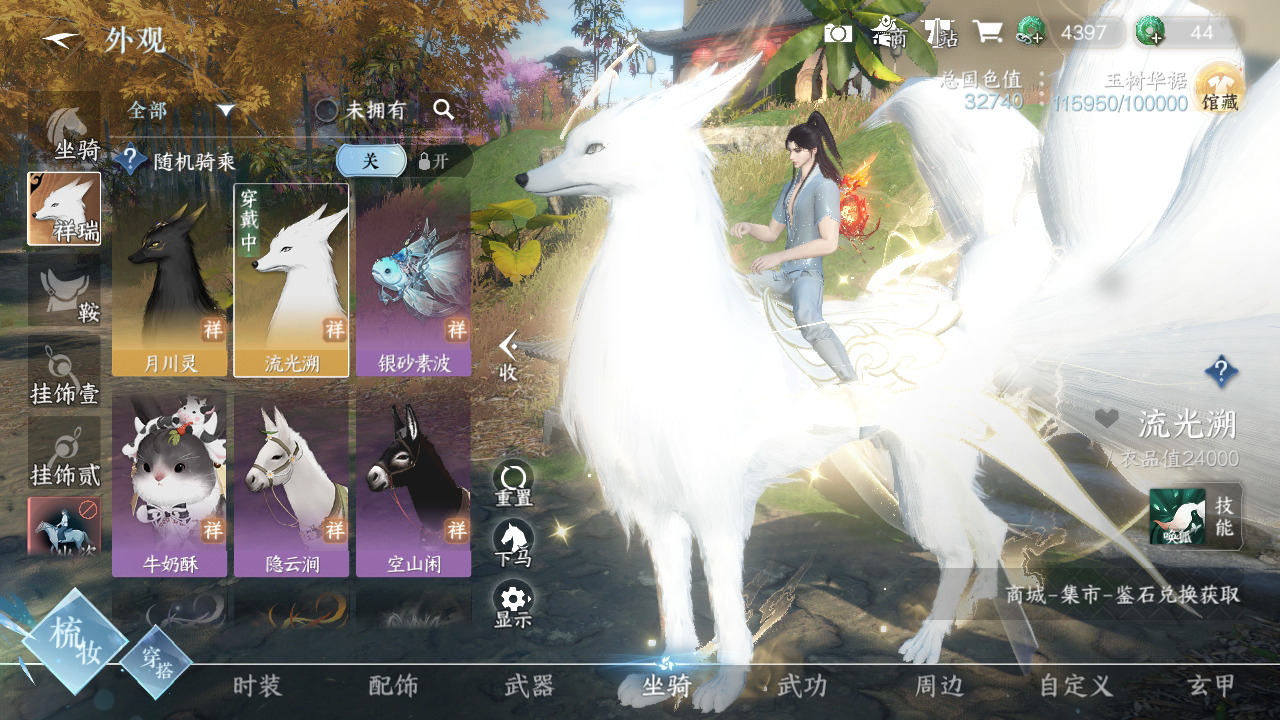Dismount using the 下马 button
This screenshot has height=720, width=1280.
(x=513, y=542)
